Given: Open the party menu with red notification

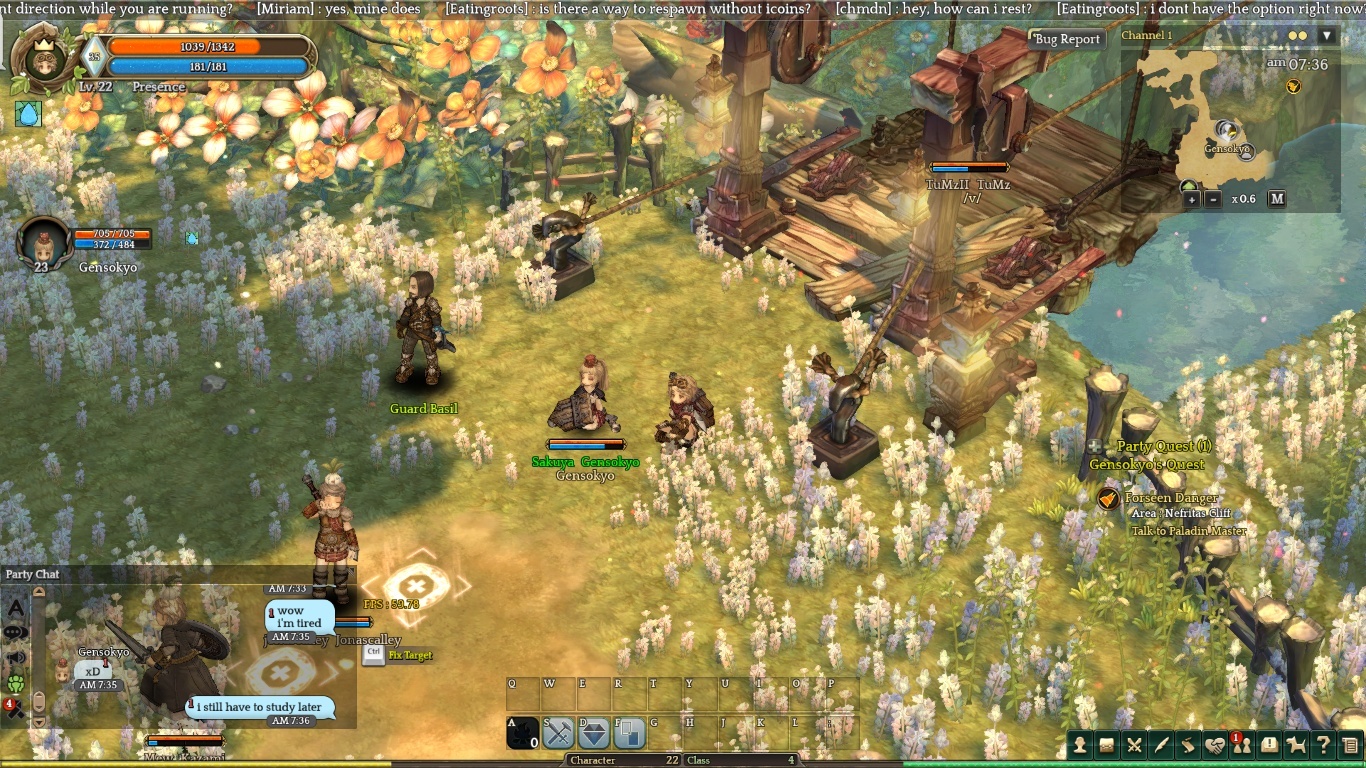Looking at the screenshot, I should click(x=1242, y=744).
